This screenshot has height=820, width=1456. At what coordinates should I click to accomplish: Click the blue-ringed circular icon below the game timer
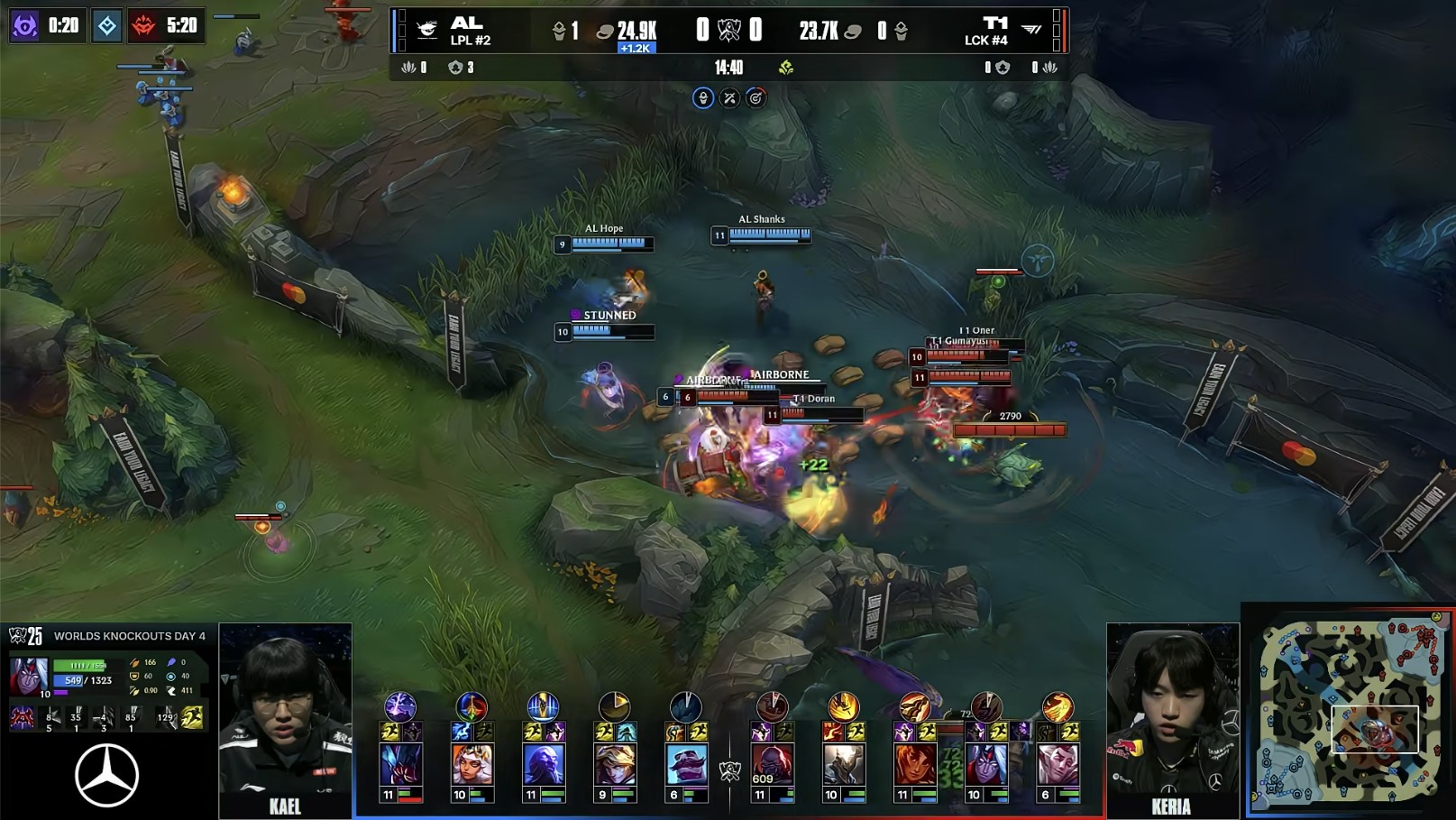(x=703, y=97)
